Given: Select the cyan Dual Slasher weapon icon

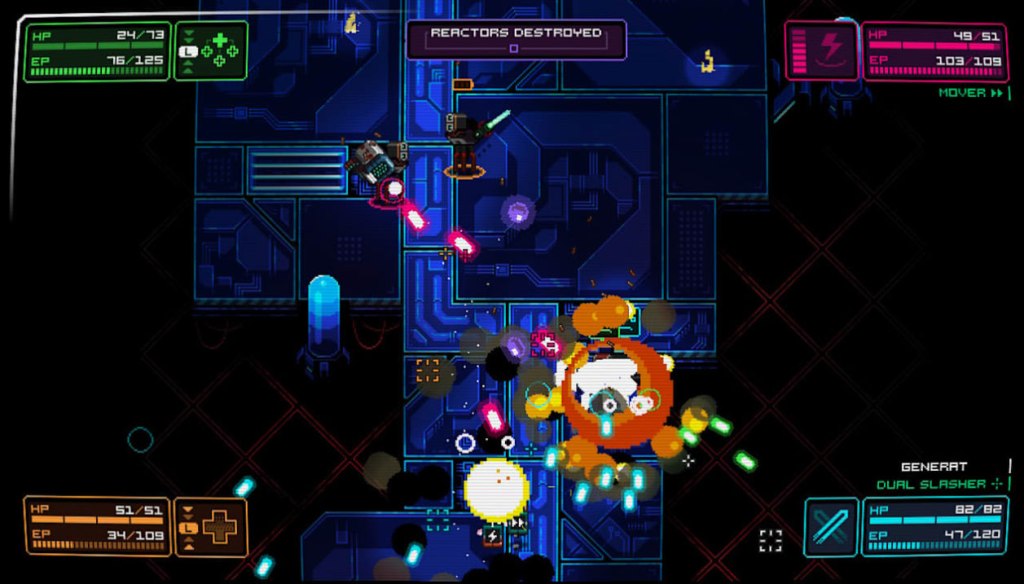Looking at the screenshot, I should [831, 526].
